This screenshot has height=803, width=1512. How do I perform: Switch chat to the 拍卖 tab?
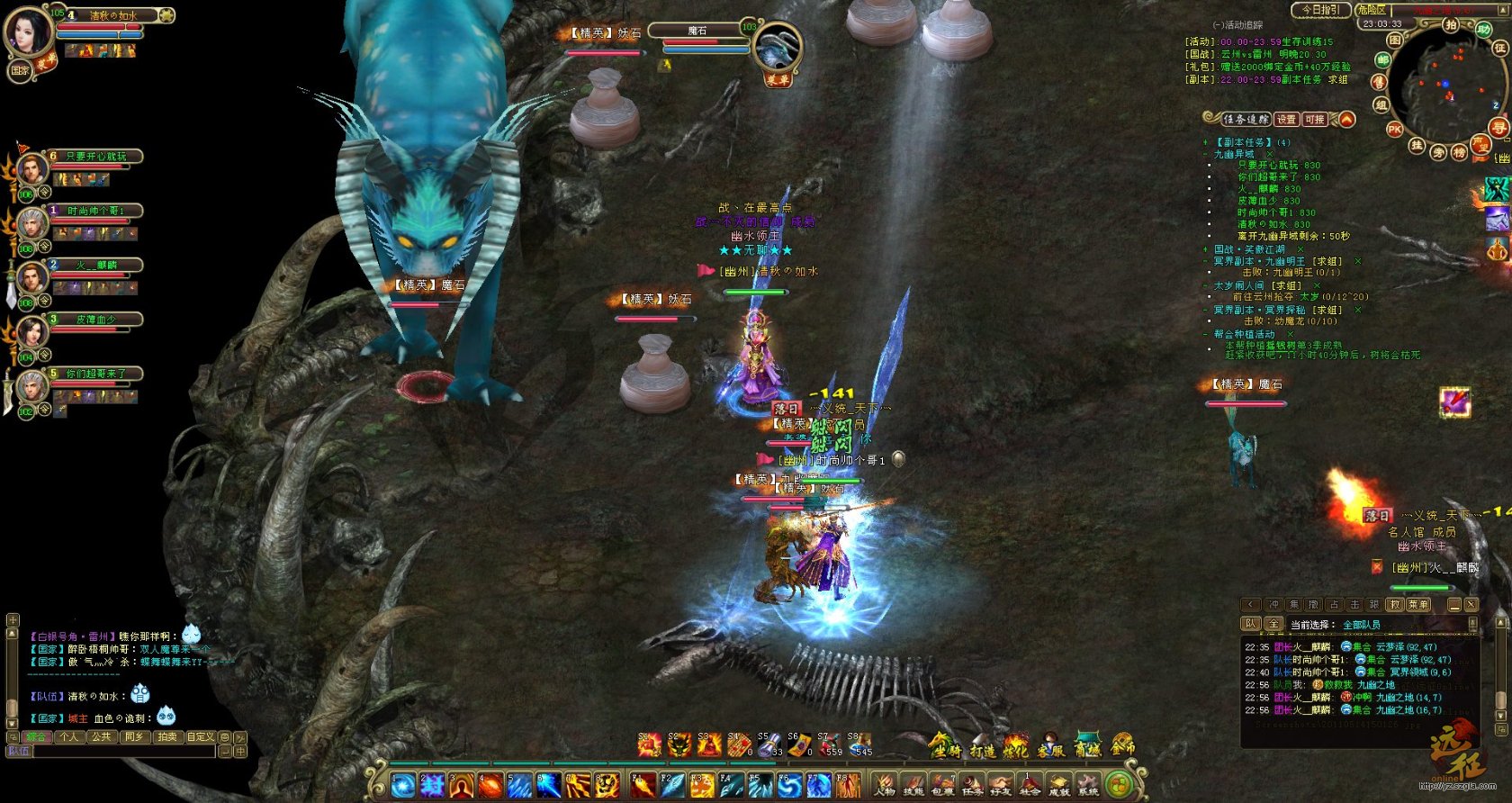point(167,736)
